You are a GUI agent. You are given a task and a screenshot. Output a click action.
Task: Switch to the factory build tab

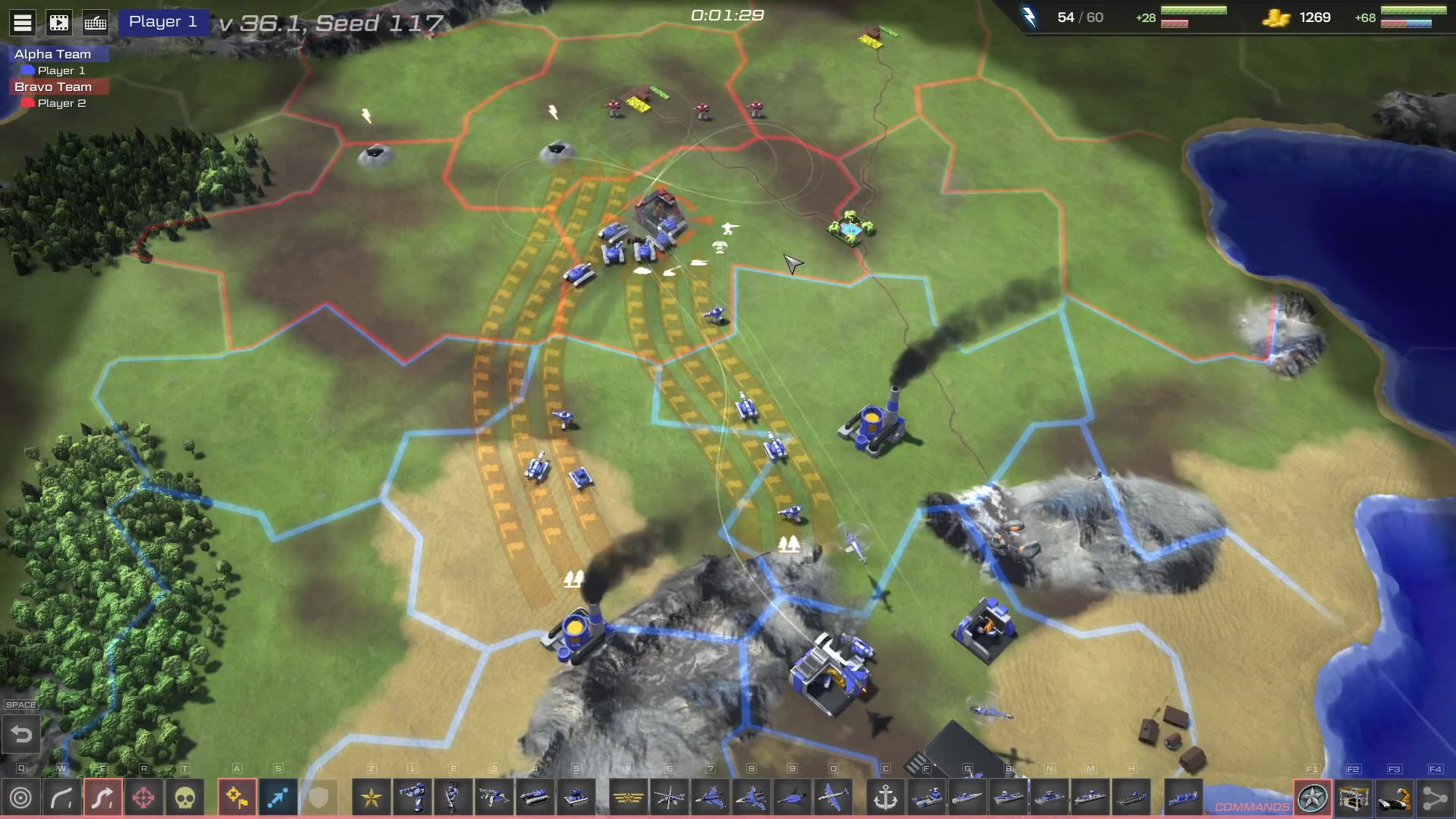[x=1354, y=798]
